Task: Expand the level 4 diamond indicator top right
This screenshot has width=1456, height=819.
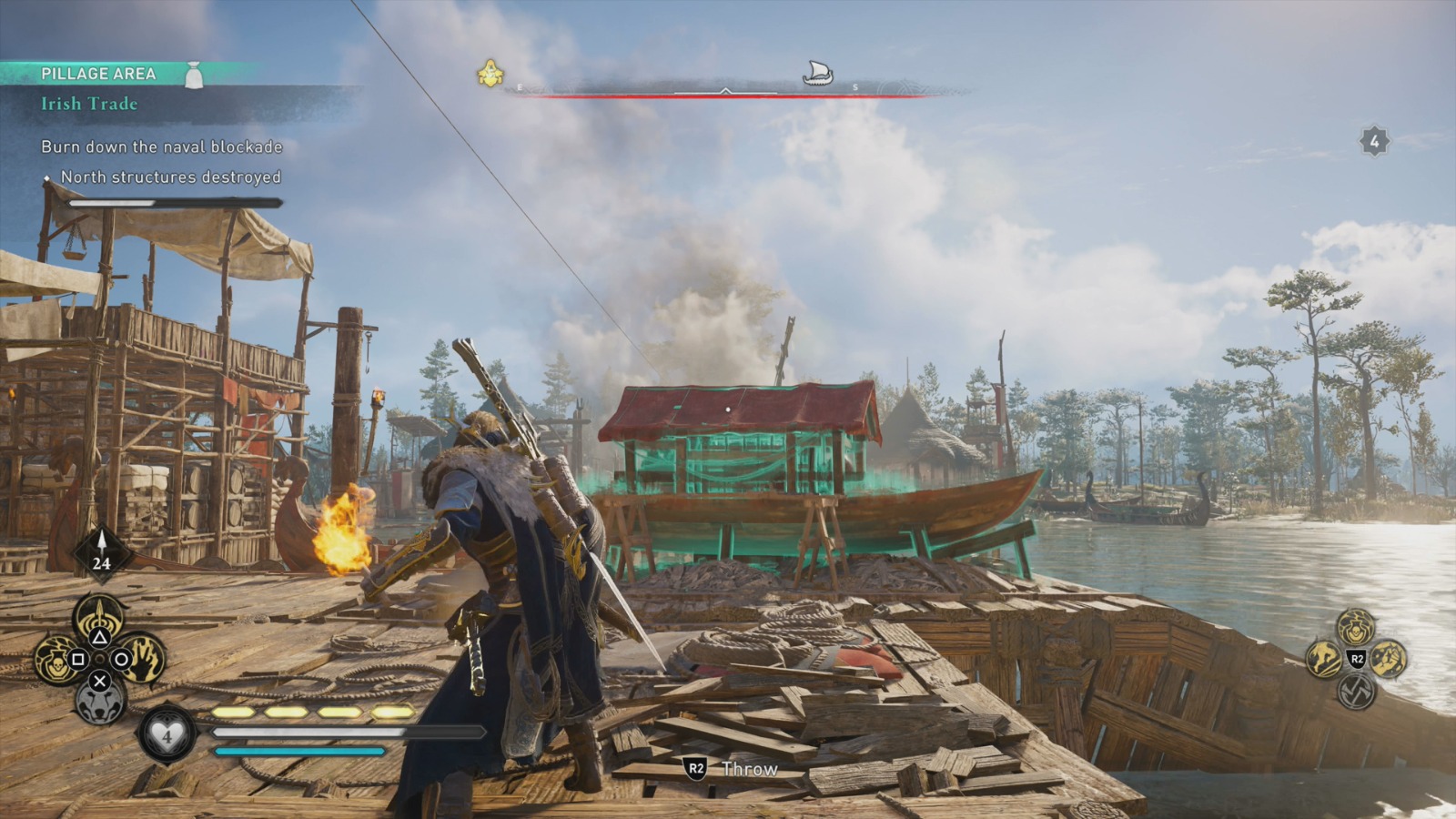Action: (1372, 141)
